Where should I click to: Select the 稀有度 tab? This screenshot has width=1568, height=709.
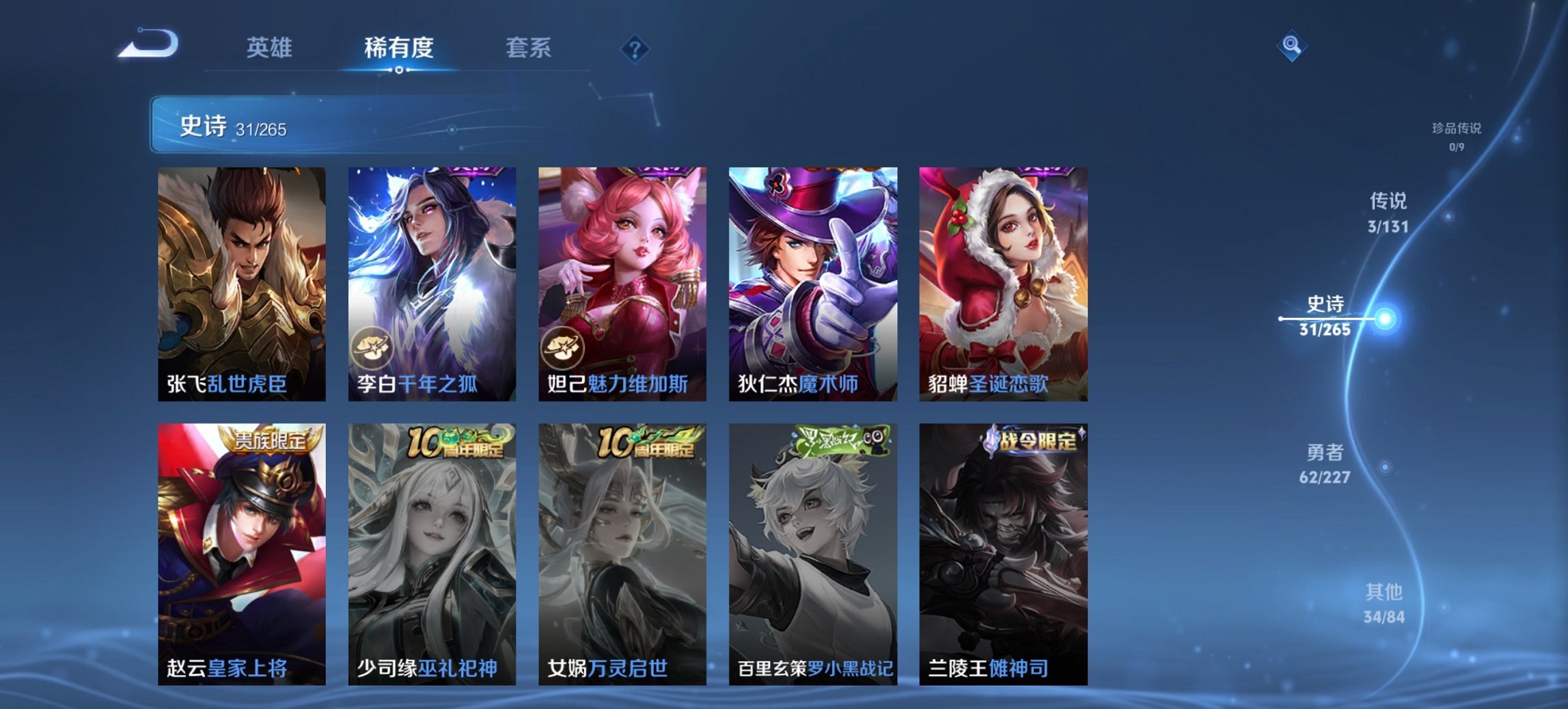coord(398,48)
